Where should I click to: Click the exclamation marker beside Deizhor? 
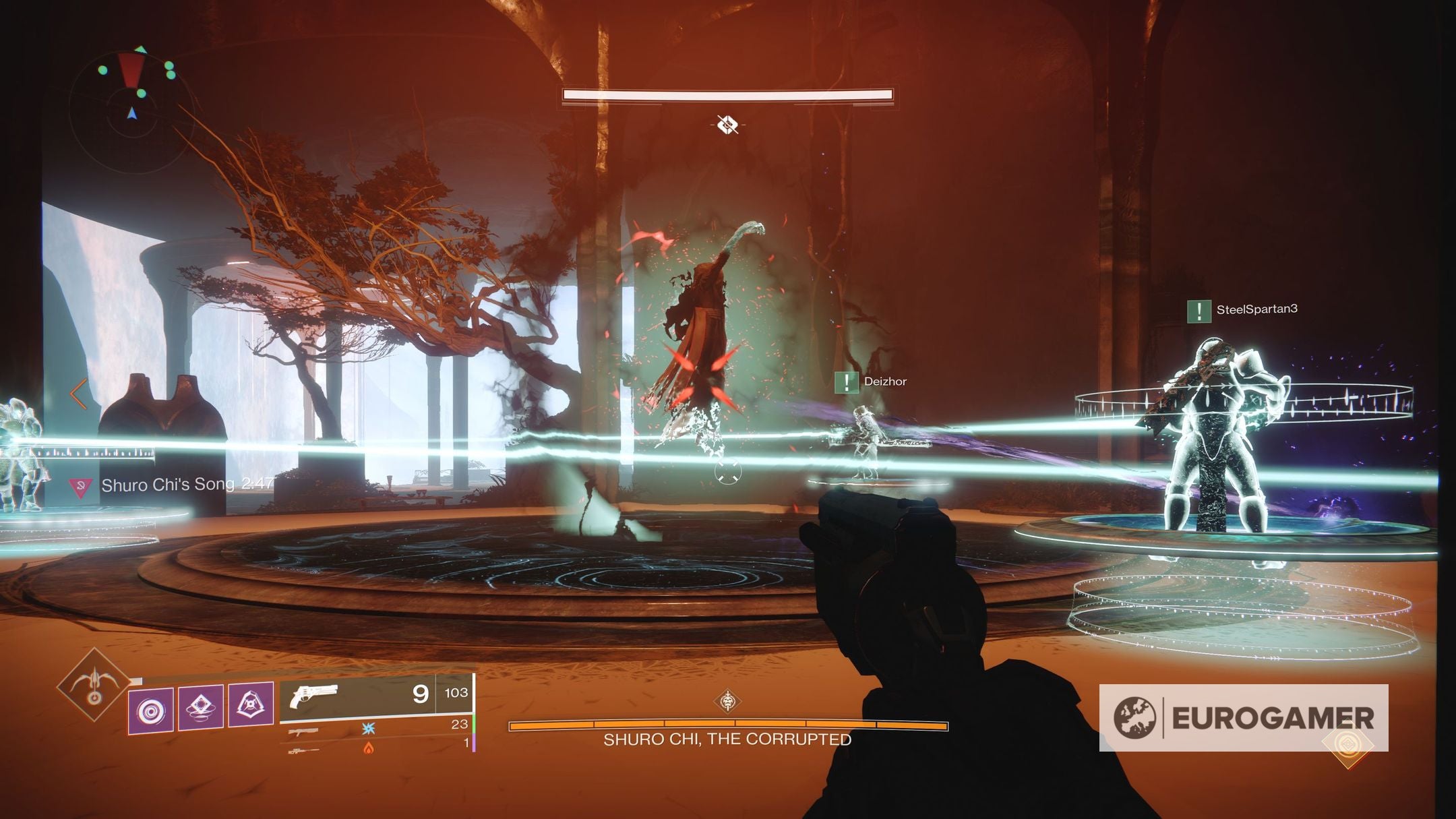[x=848, y=382]
